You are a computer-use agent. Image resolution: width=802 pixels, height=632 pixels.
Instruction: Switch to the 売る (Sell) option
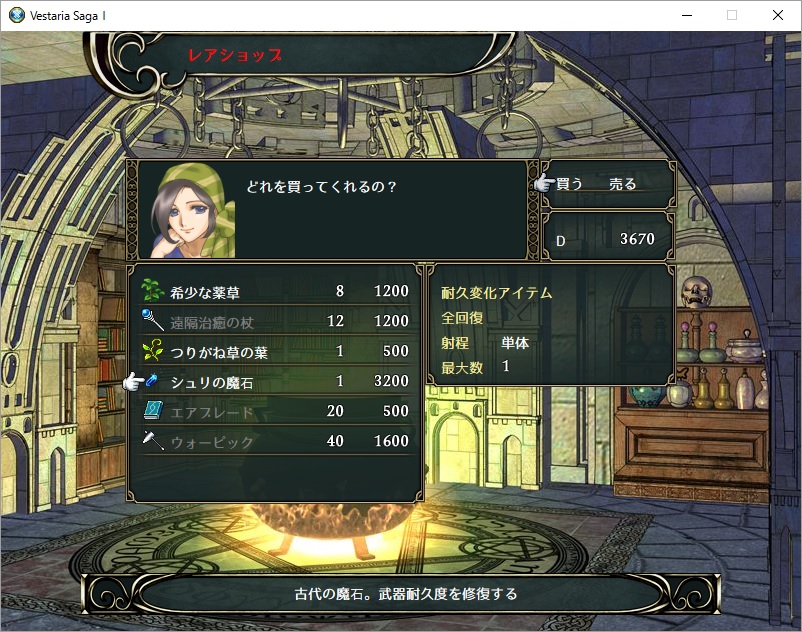coord(622,184)
